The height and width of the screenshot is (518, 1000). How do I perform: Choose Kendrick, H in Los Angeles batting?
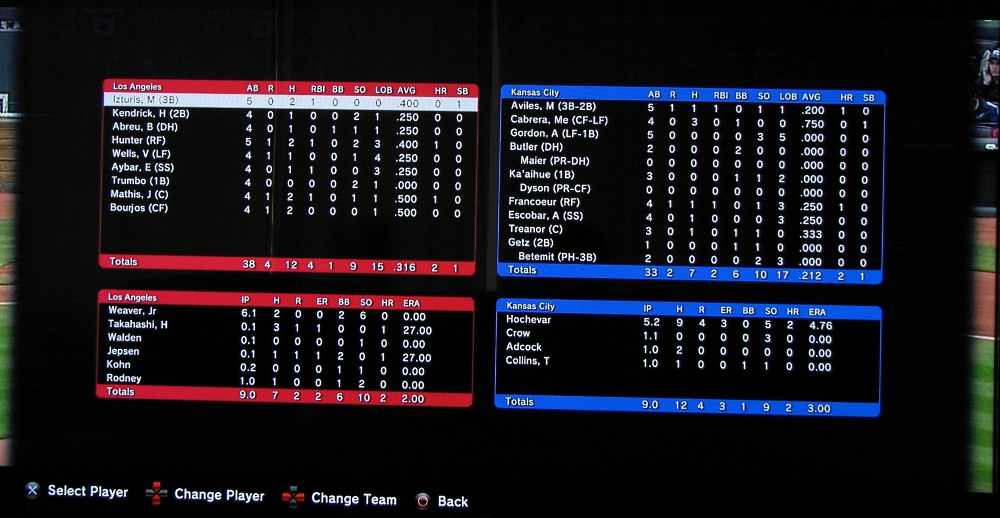click(x=152, y=114)
